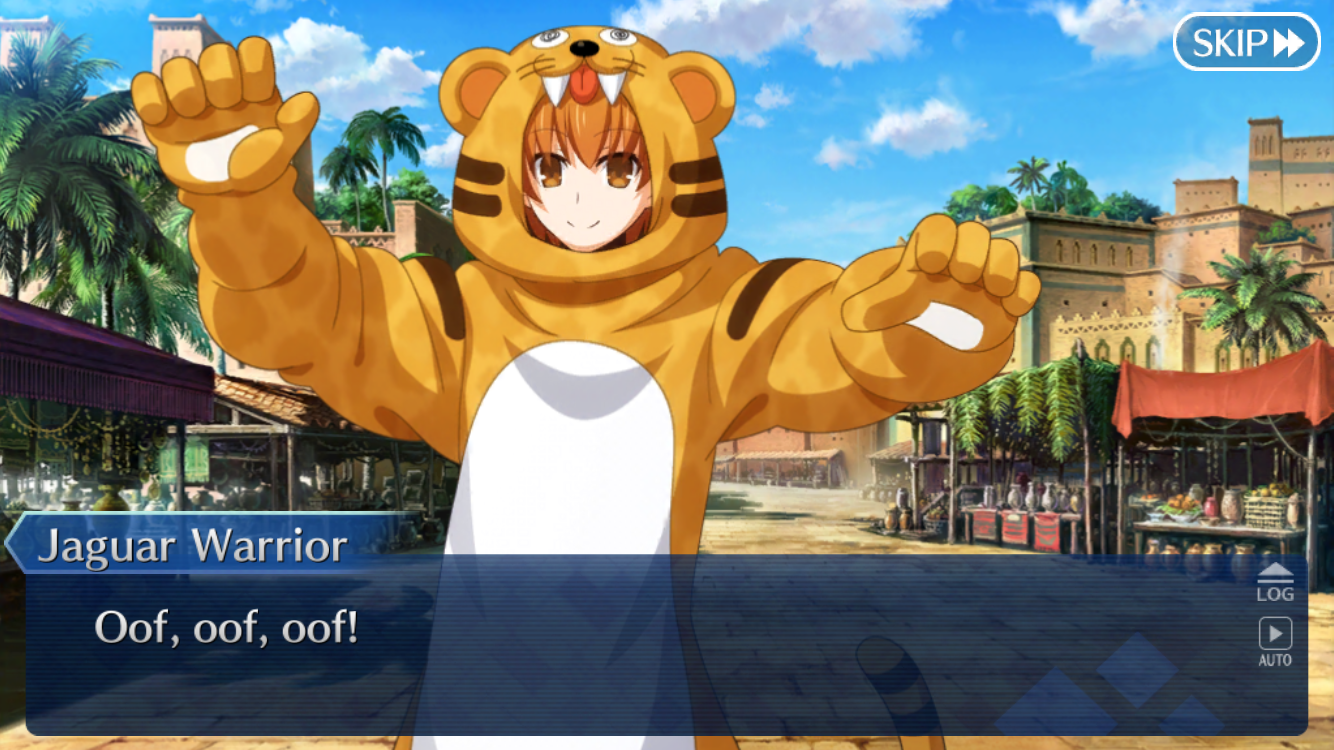Skip the story scene with SKIP
This screenshot has width=1334, height=750.
1246,42
